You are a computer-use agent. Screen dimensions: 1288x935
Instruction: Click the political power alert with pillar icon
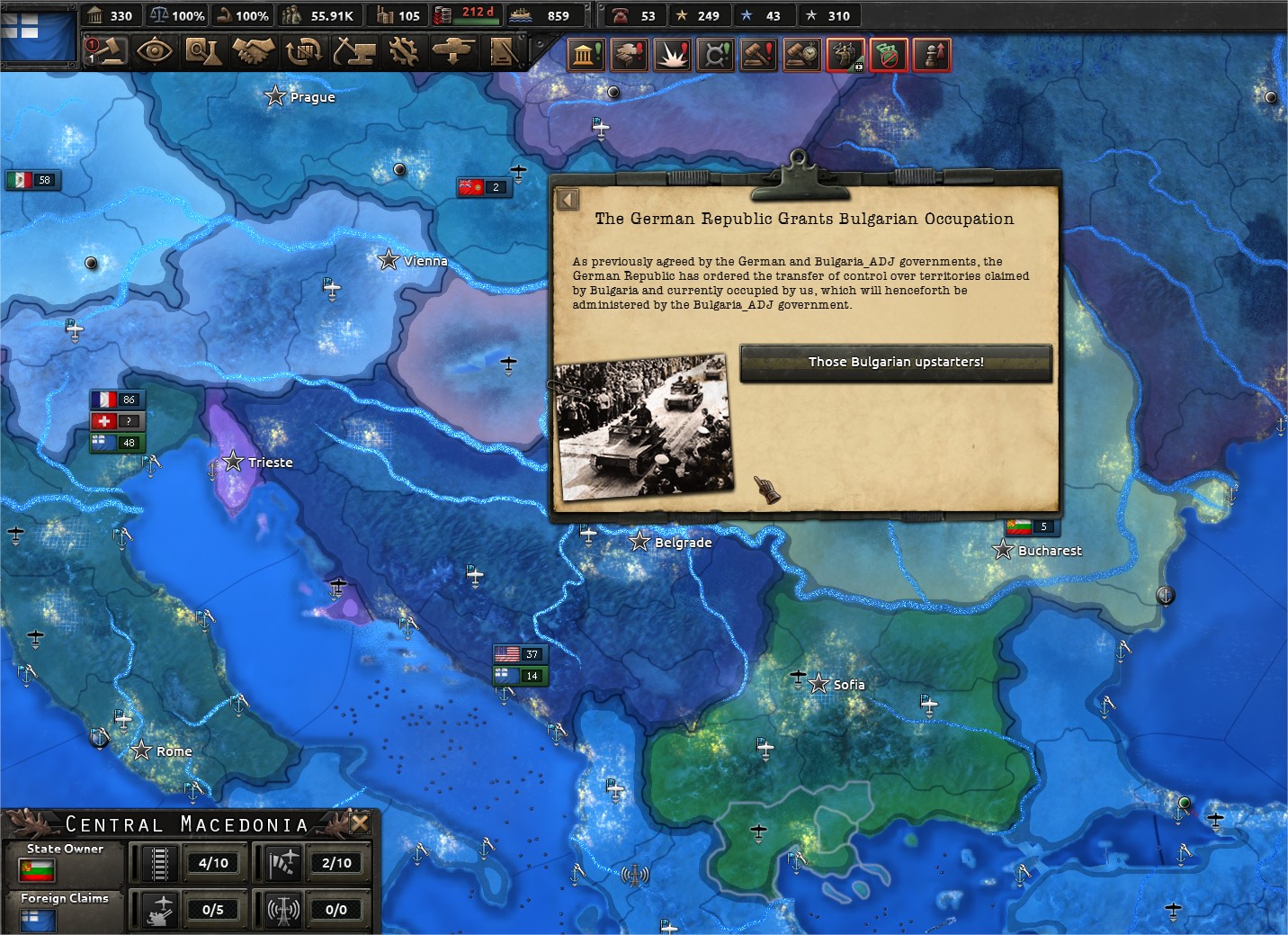(586, 54)
